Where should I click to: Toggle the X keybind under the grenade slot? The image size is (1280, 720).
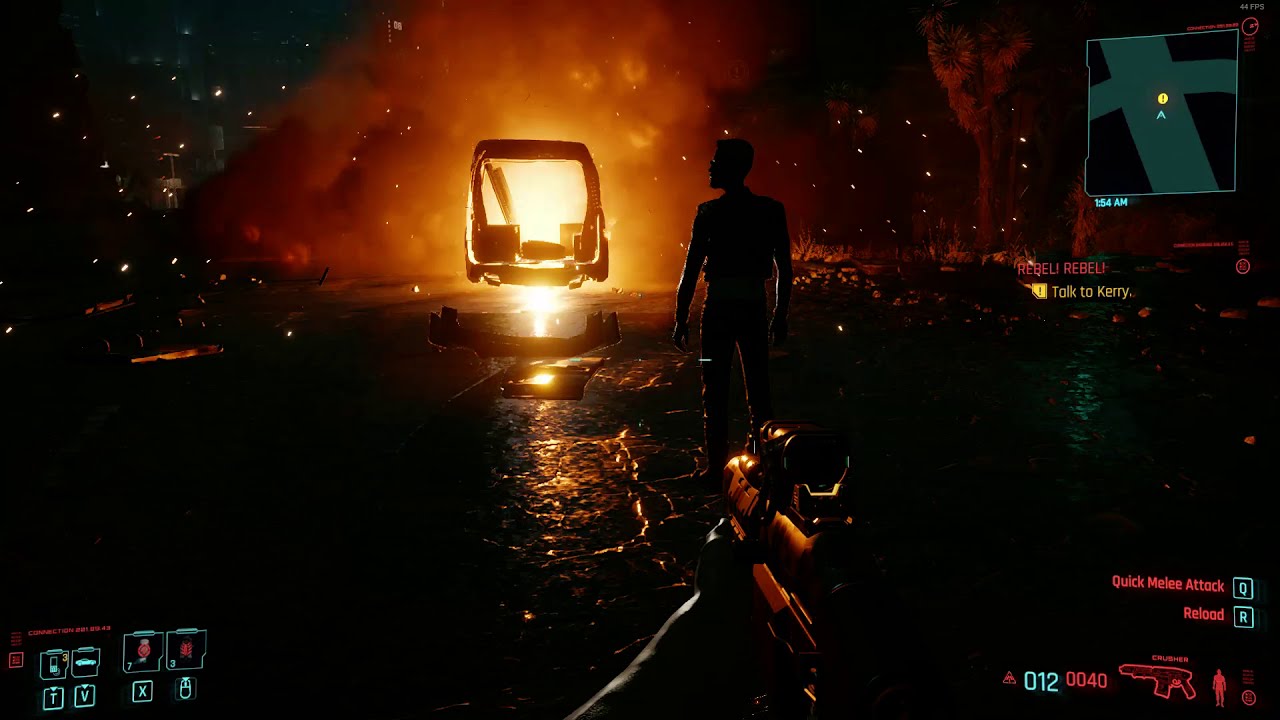tap(142, 690)
